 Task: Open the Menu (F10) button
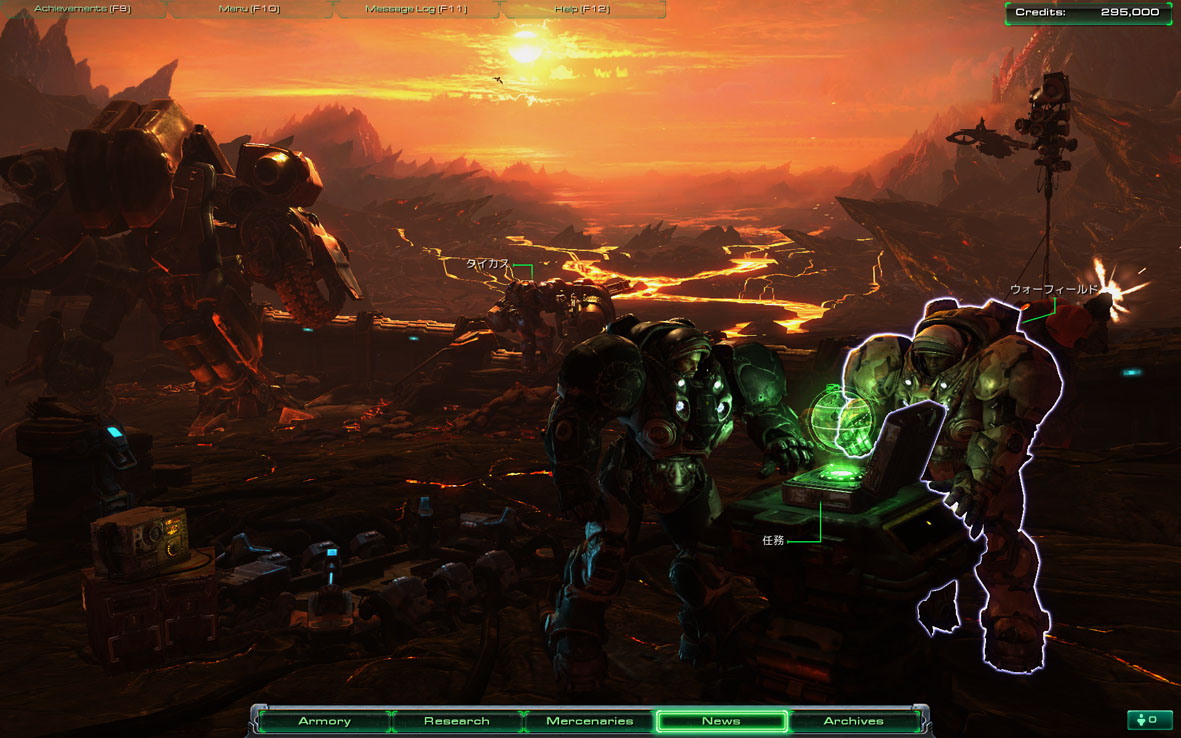click(249, 9)
